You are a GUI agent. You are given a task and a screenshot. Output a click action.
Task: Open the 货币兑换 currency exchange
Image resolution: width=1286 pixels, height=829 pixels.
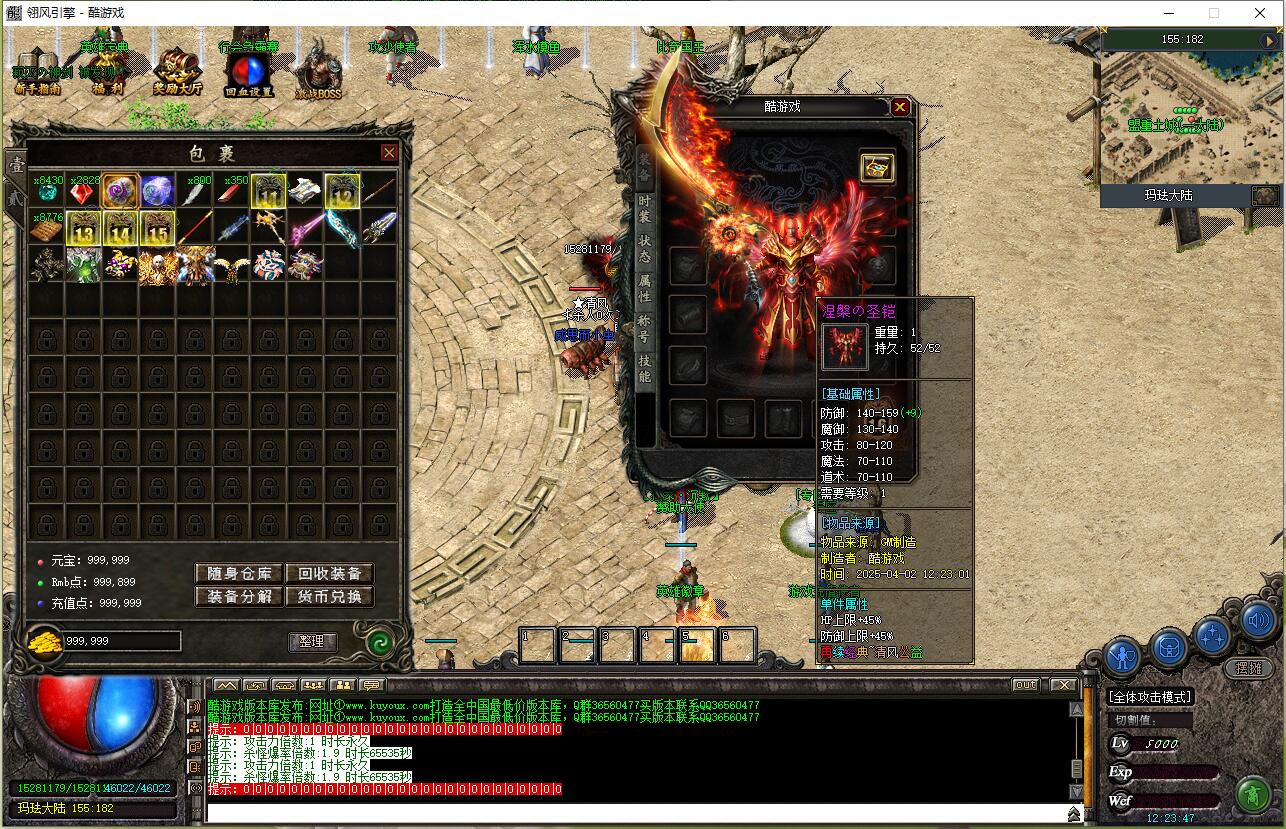[329, 596]
